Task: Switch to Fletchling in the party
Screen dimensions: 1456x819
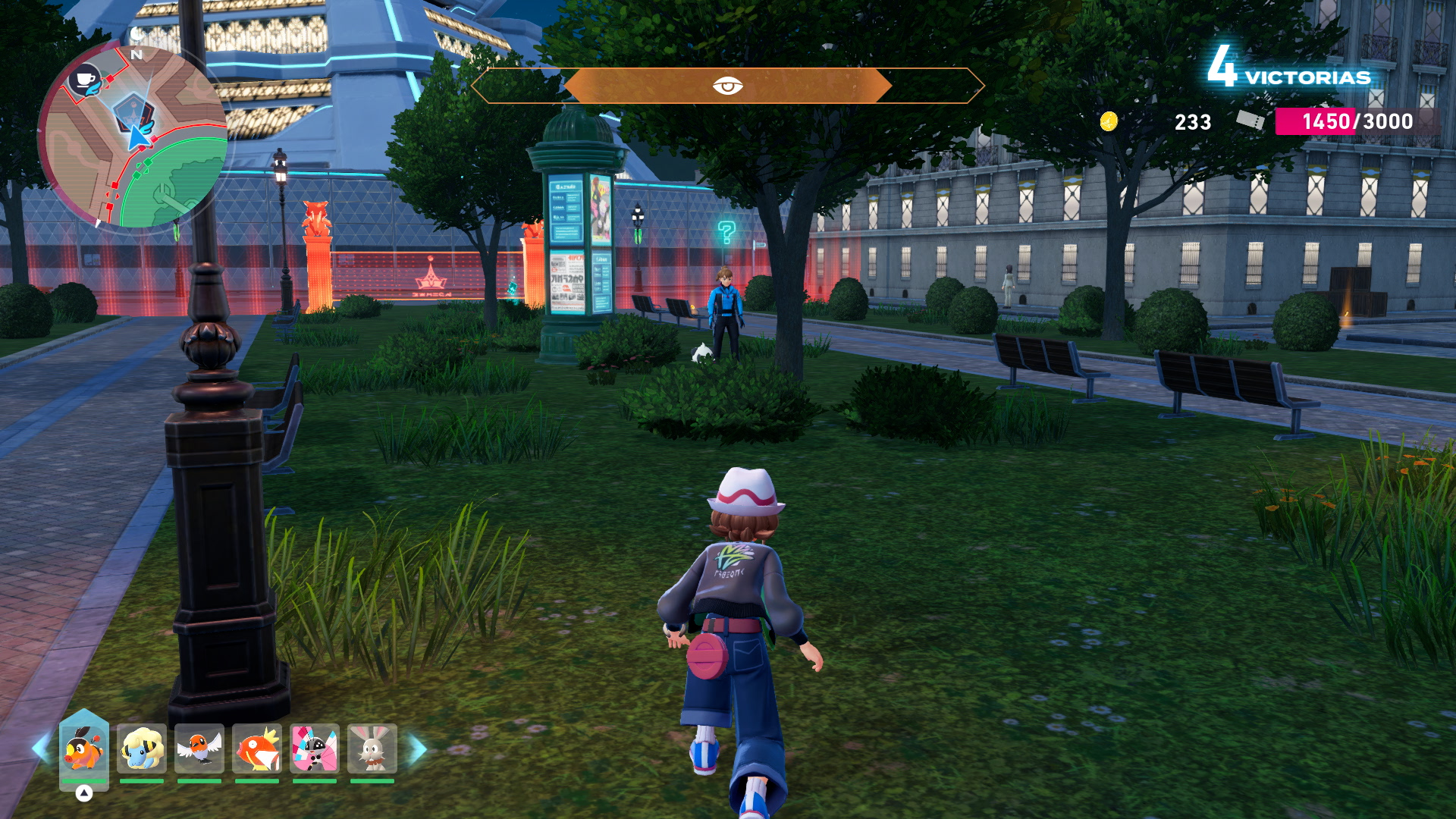Action: pos(199,748)
